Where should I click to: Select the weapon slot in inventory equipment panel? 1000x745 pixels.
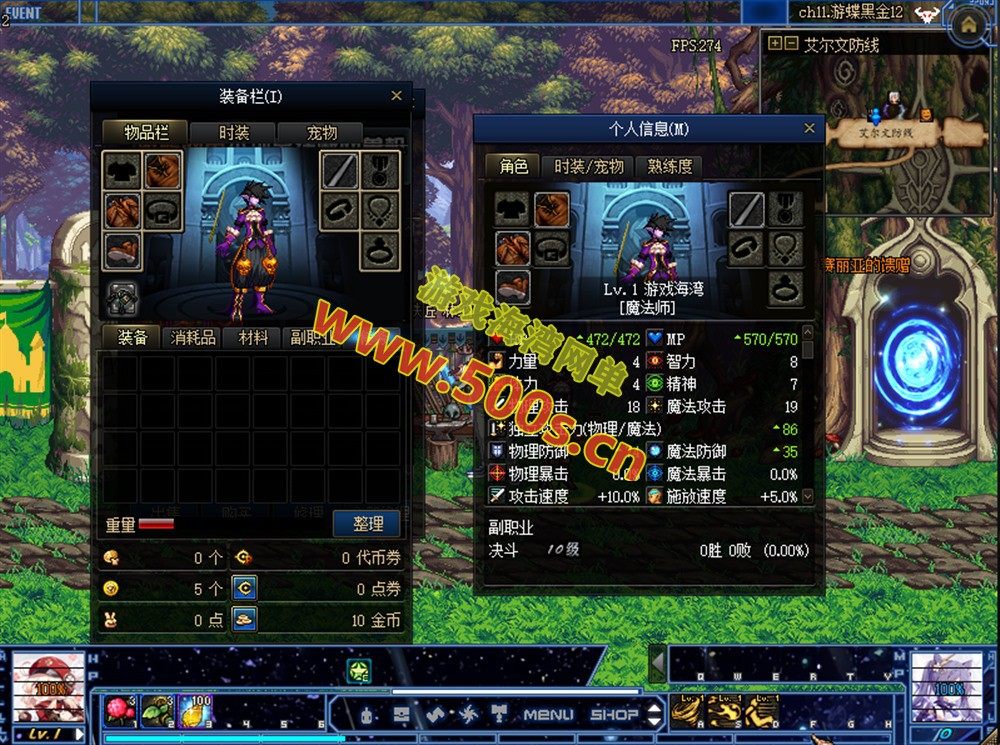(x=340, y=170)
